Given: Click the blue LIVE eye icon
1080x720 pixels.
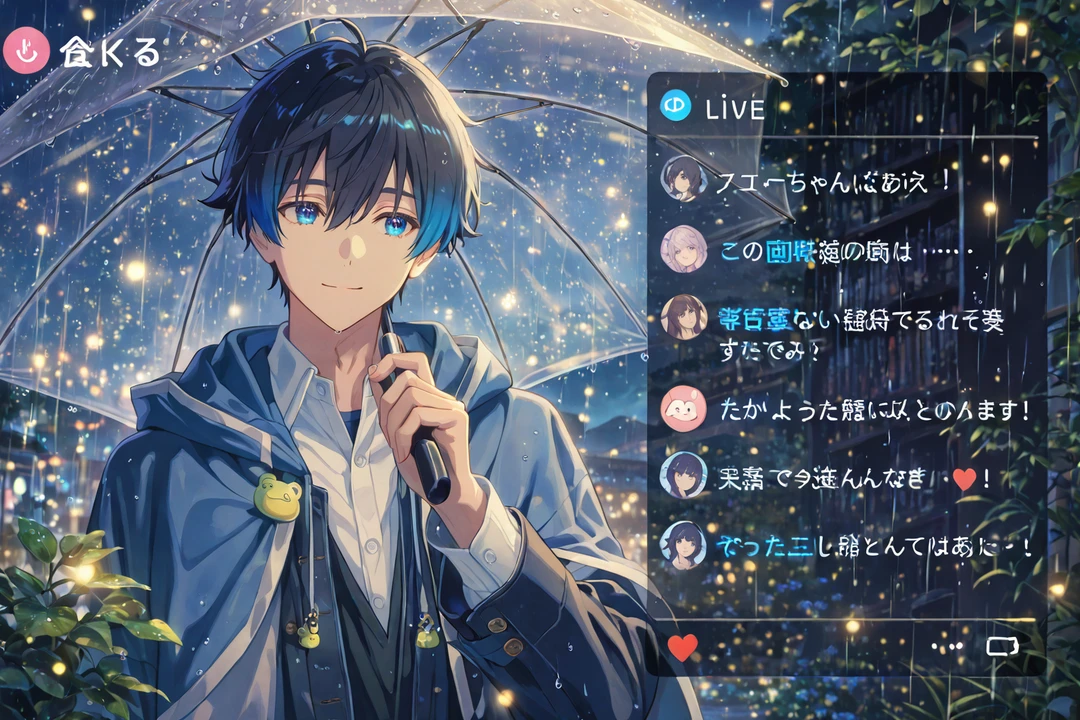Looking at the screenshot, I should [676, 106].
